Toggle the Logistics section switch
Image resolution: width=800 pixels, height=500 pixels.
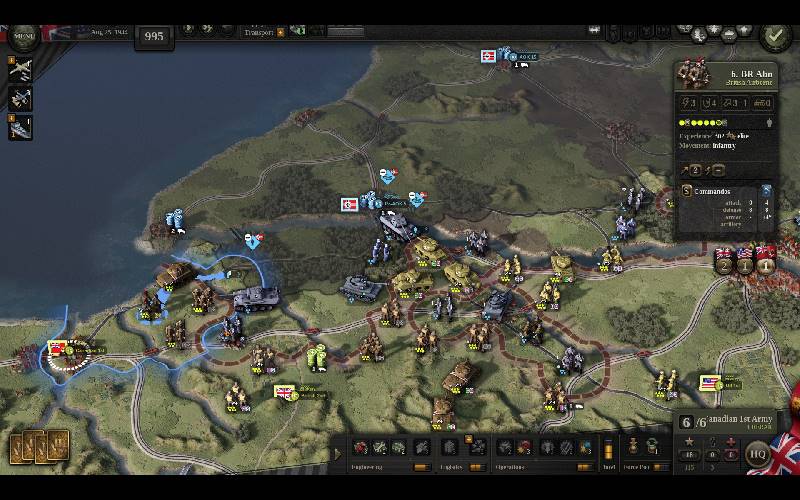477,467
